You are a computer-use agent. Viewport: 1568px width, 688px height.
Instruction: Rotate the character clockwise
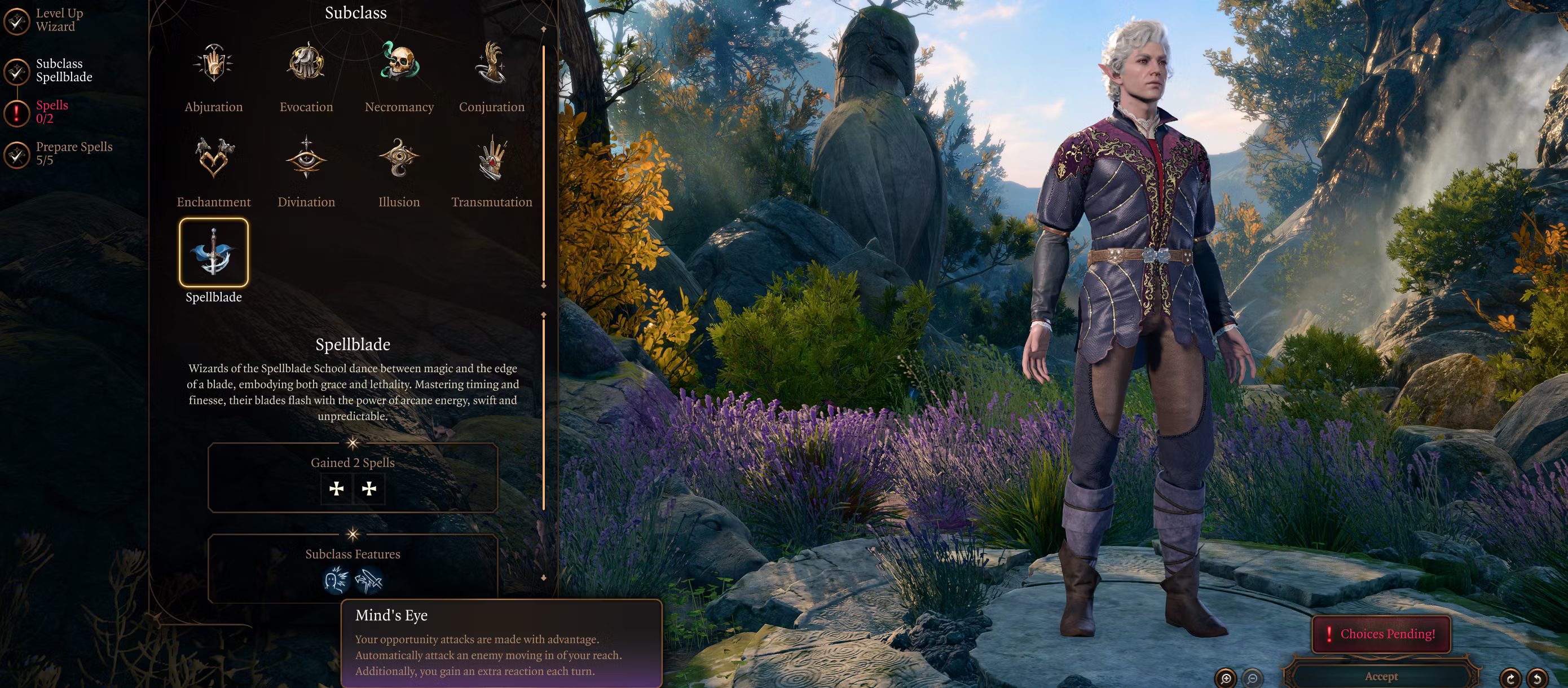(x=1510, y=677)
